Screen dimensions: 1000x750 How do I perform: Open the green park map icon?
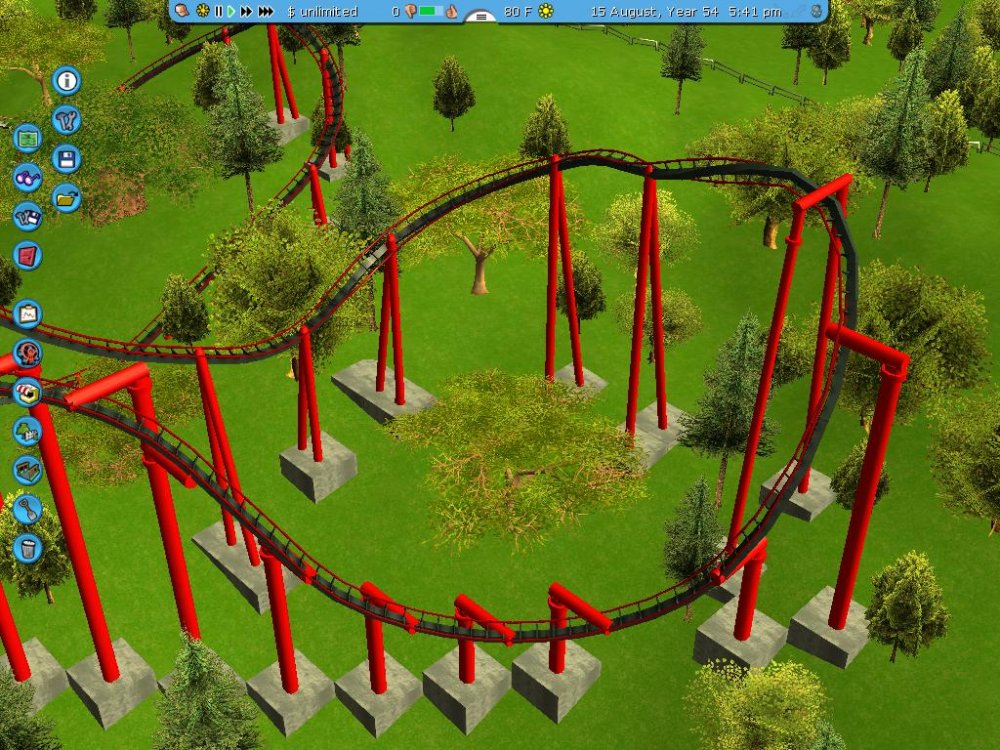pyautogui.click(x=27, y=136)
